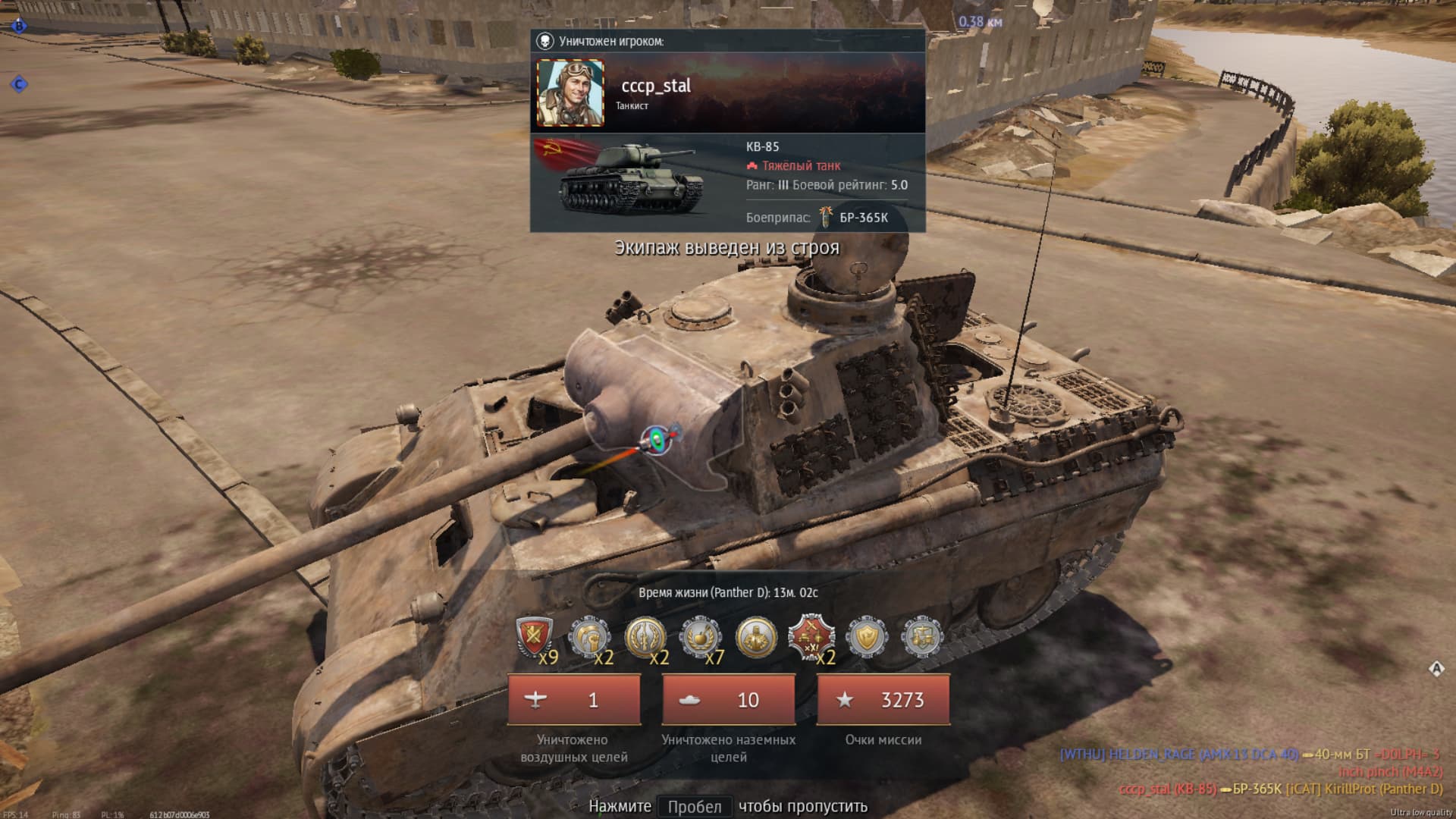This screenshot has height=819, width=1456.
Task: Select the cccp_stal player name
Action: [656, 86]
